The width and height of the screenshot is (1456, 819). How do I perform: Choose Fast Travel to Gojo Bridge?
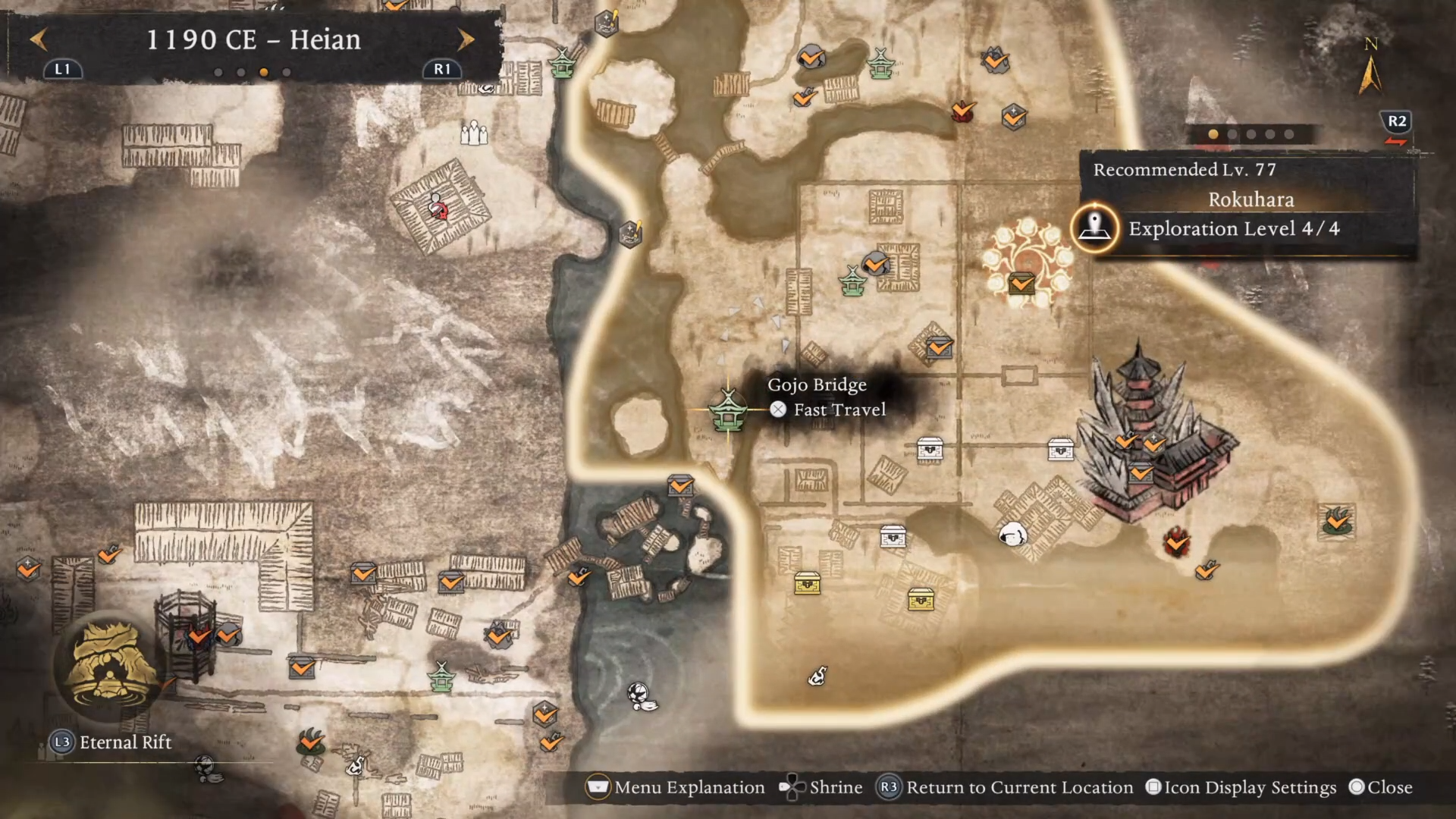828,410
